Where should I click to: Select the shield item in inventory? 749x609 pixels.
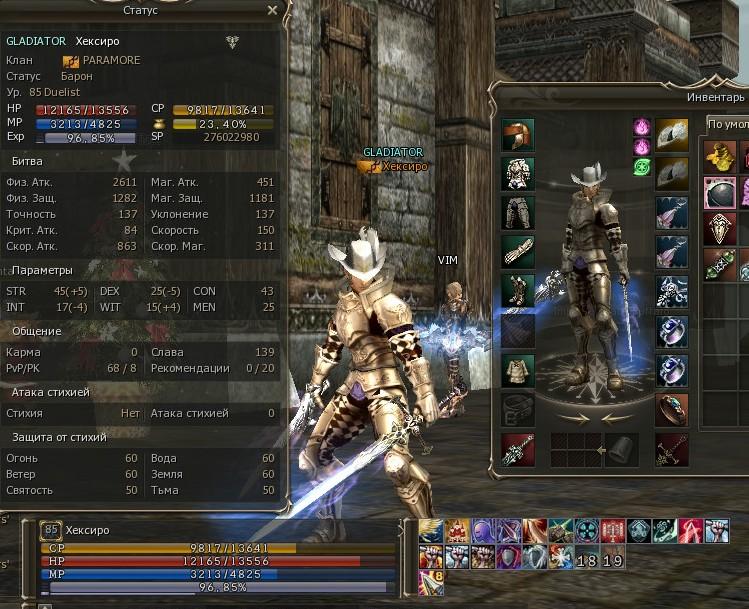pos(719,229)
